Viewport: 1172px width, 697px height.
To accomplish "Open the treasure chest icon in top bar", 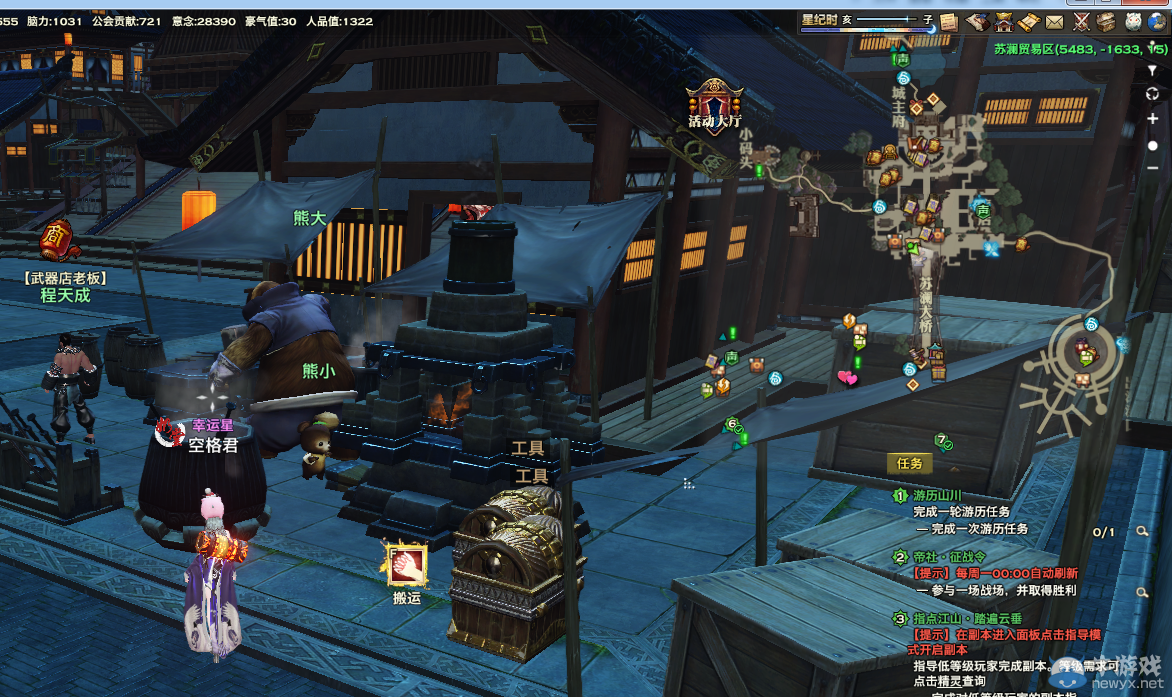I will tap(1106, 22).
